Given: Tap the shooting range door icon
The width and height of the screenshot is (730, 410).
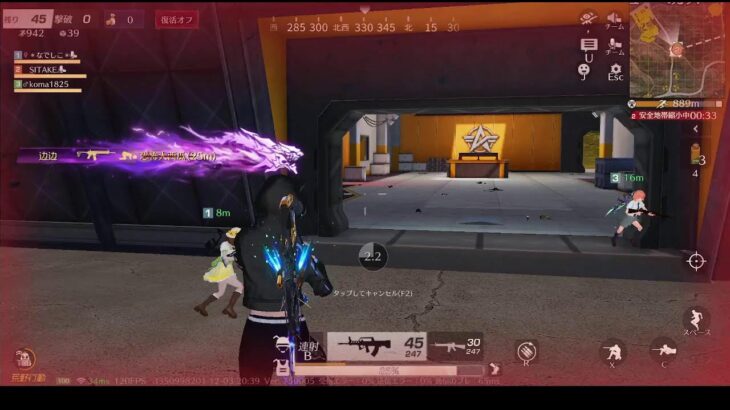Looking at the screenshot, I should (24, 358).
